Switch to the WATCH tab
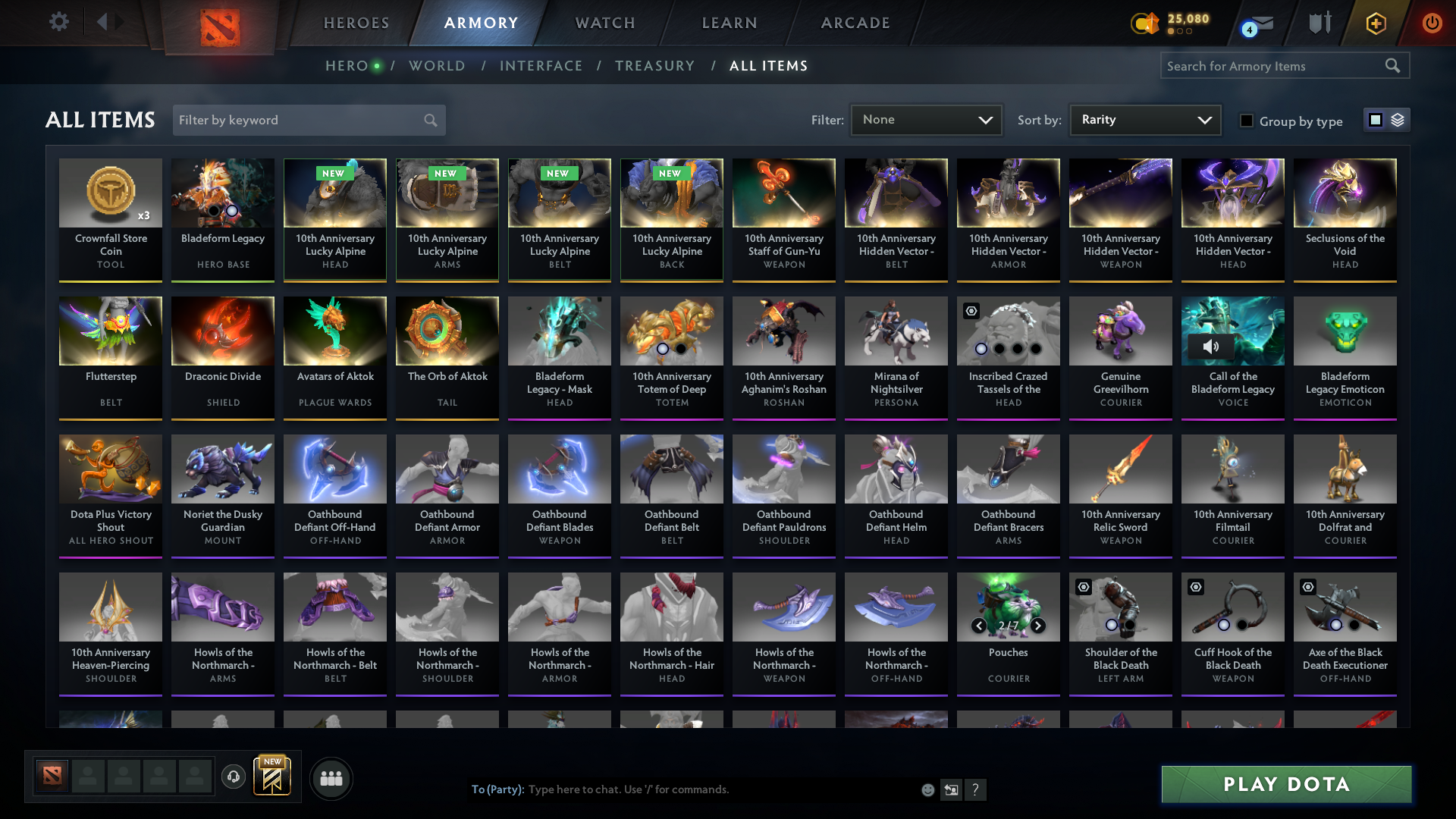 [x=604, y=22]
